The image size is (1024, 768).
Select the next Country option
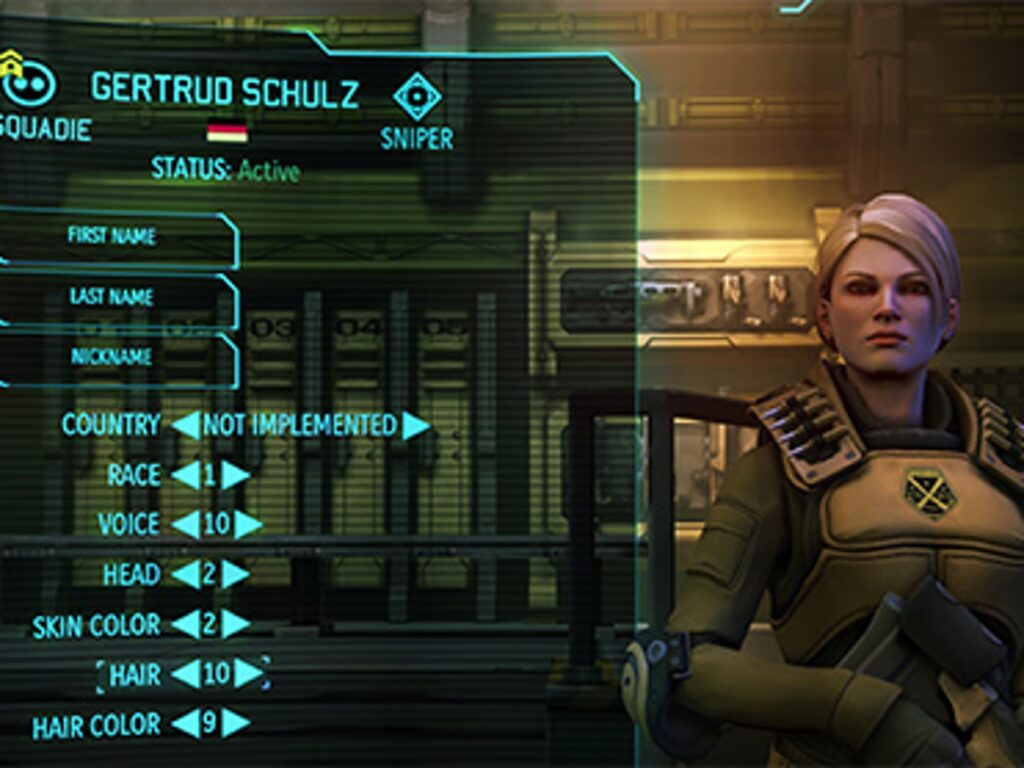[416, 425]
